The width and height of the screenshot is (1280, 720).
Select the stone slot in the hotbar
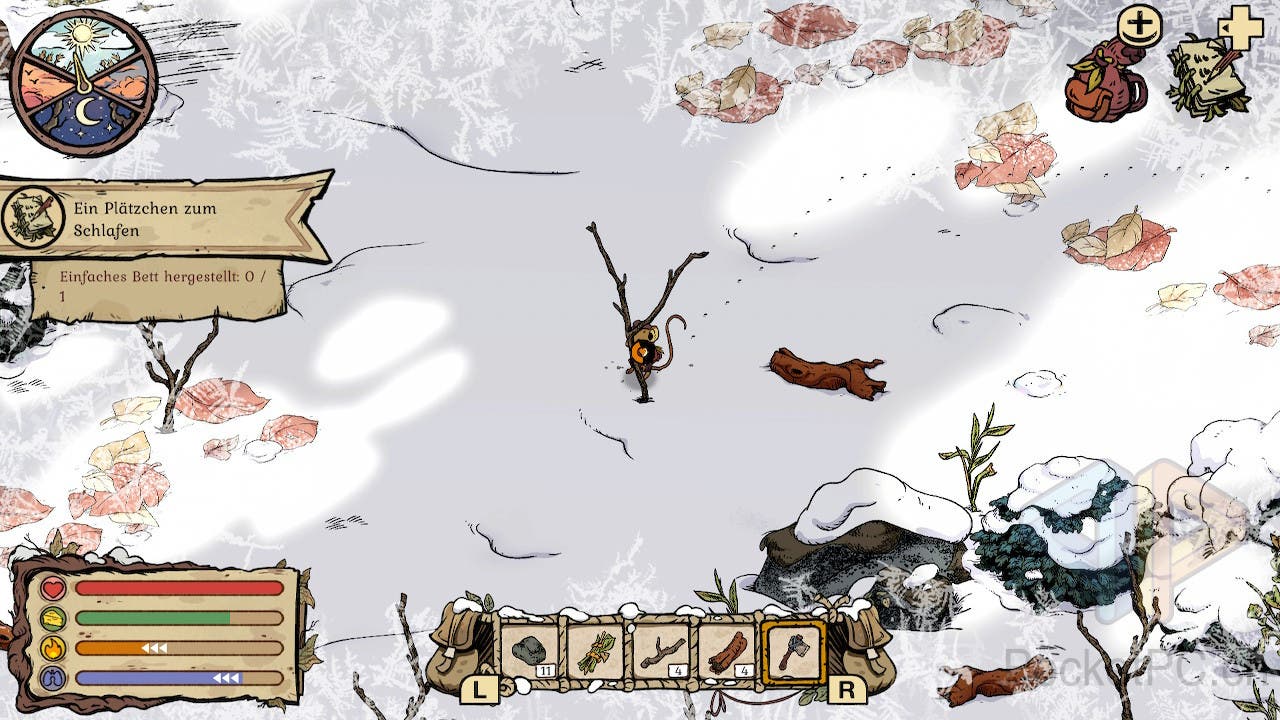click(x=530, y=651)
